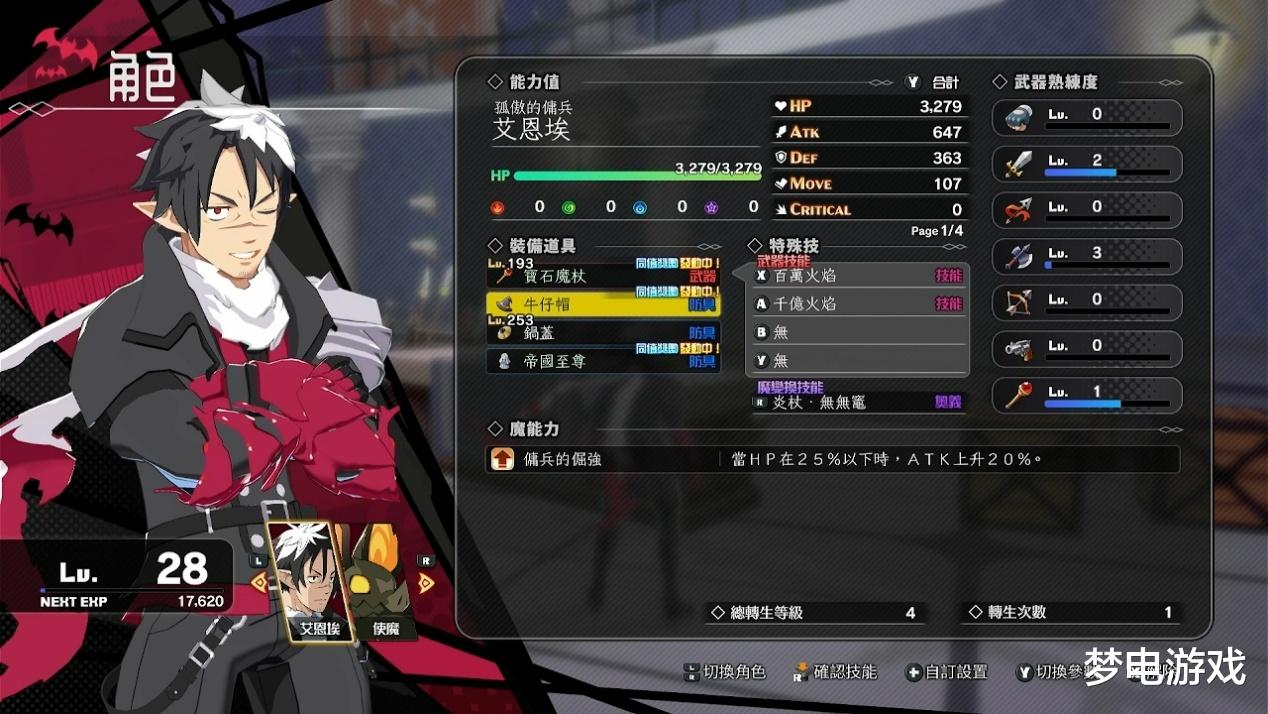The image size is (1268, 714).
Task: Select the fist weapon mastery row
Action: [1087, 117]
